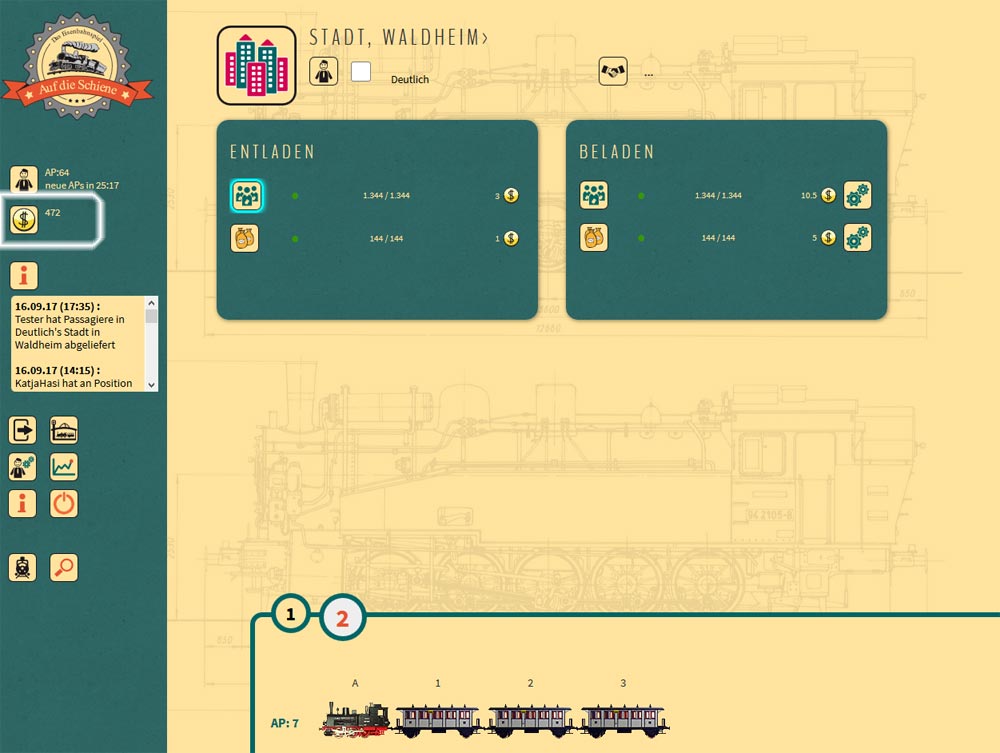Open gear settings for Beladen money bags row

pos(857,238)
